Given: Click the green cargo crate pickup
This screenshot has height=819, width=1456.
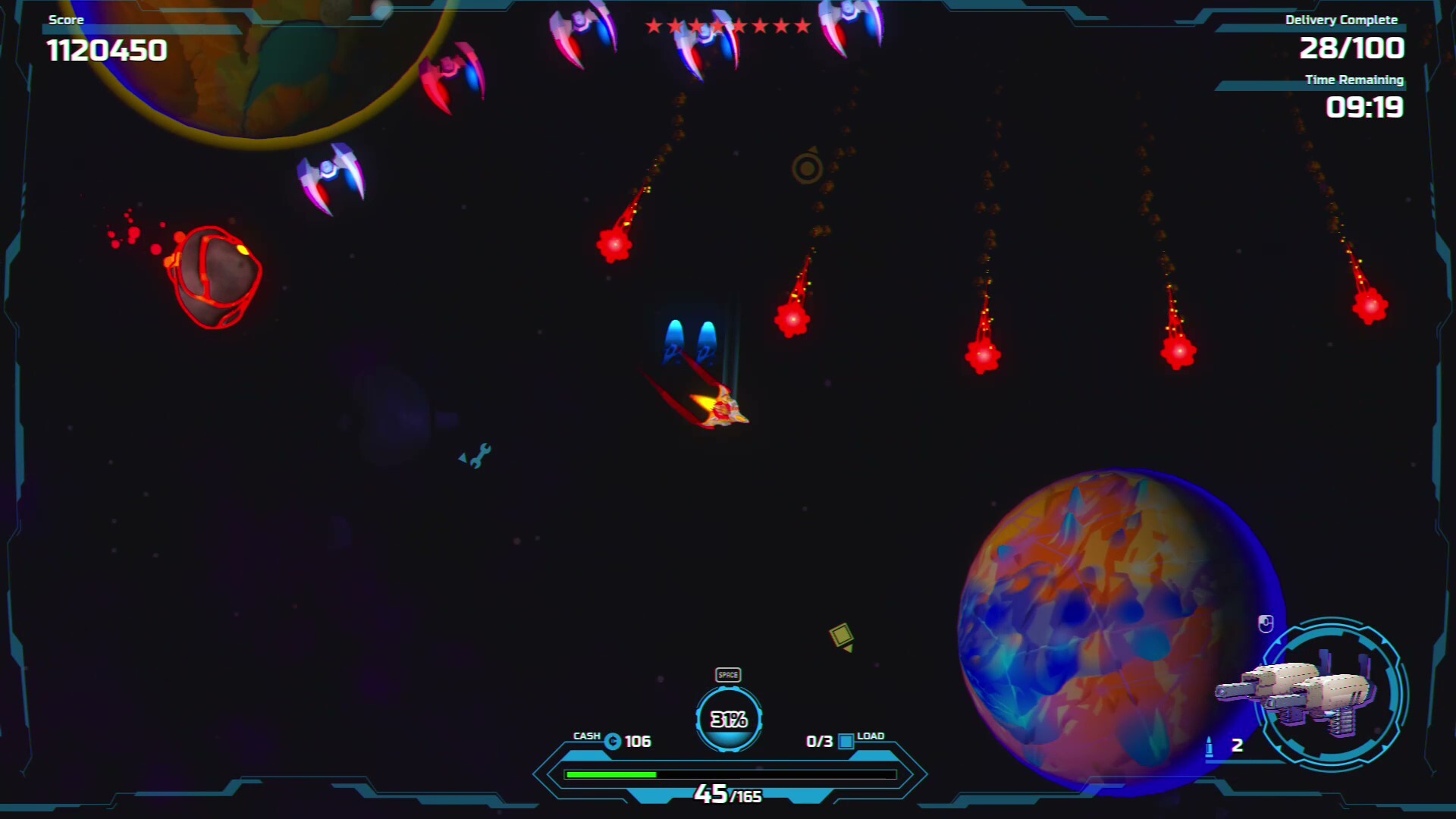Looking at the screenshot, I should pos(839,634).
